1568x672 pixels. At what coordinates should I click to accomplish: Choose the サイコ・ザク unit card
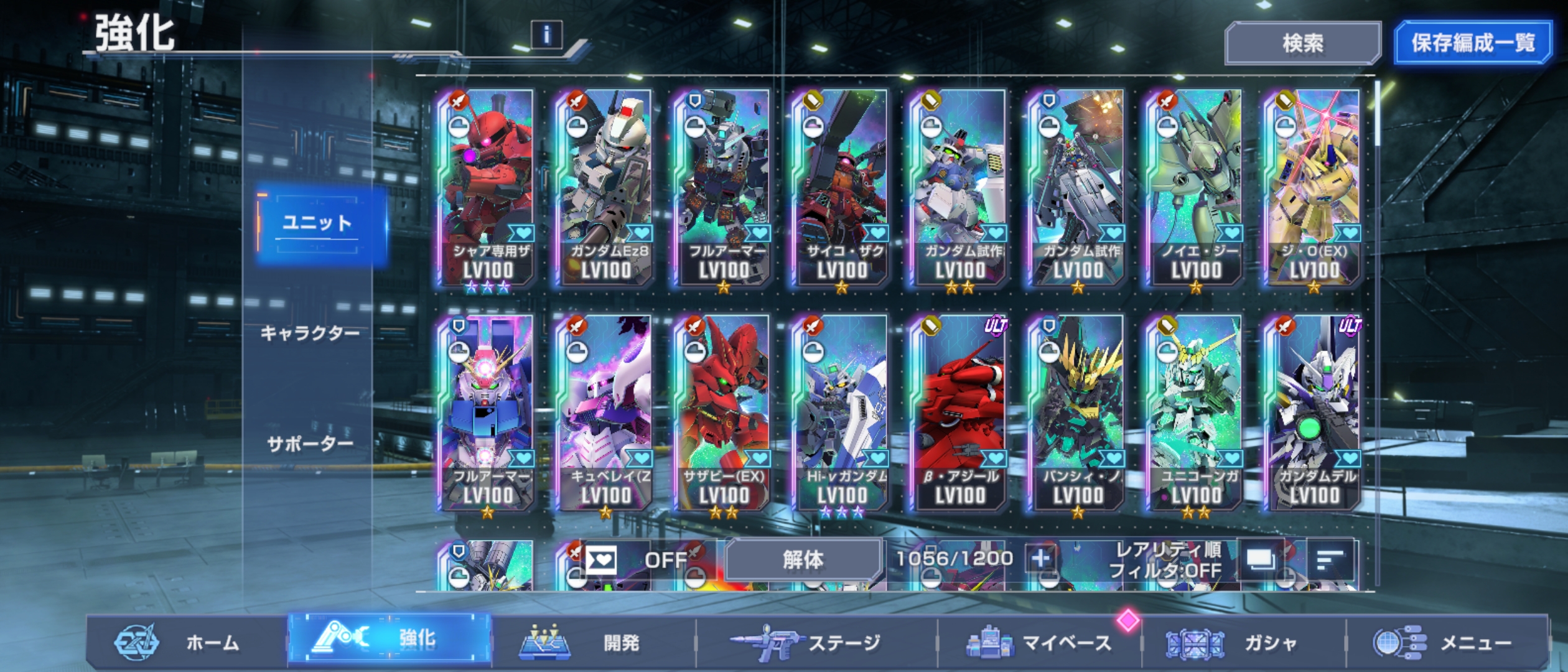[x=842, y=187]
